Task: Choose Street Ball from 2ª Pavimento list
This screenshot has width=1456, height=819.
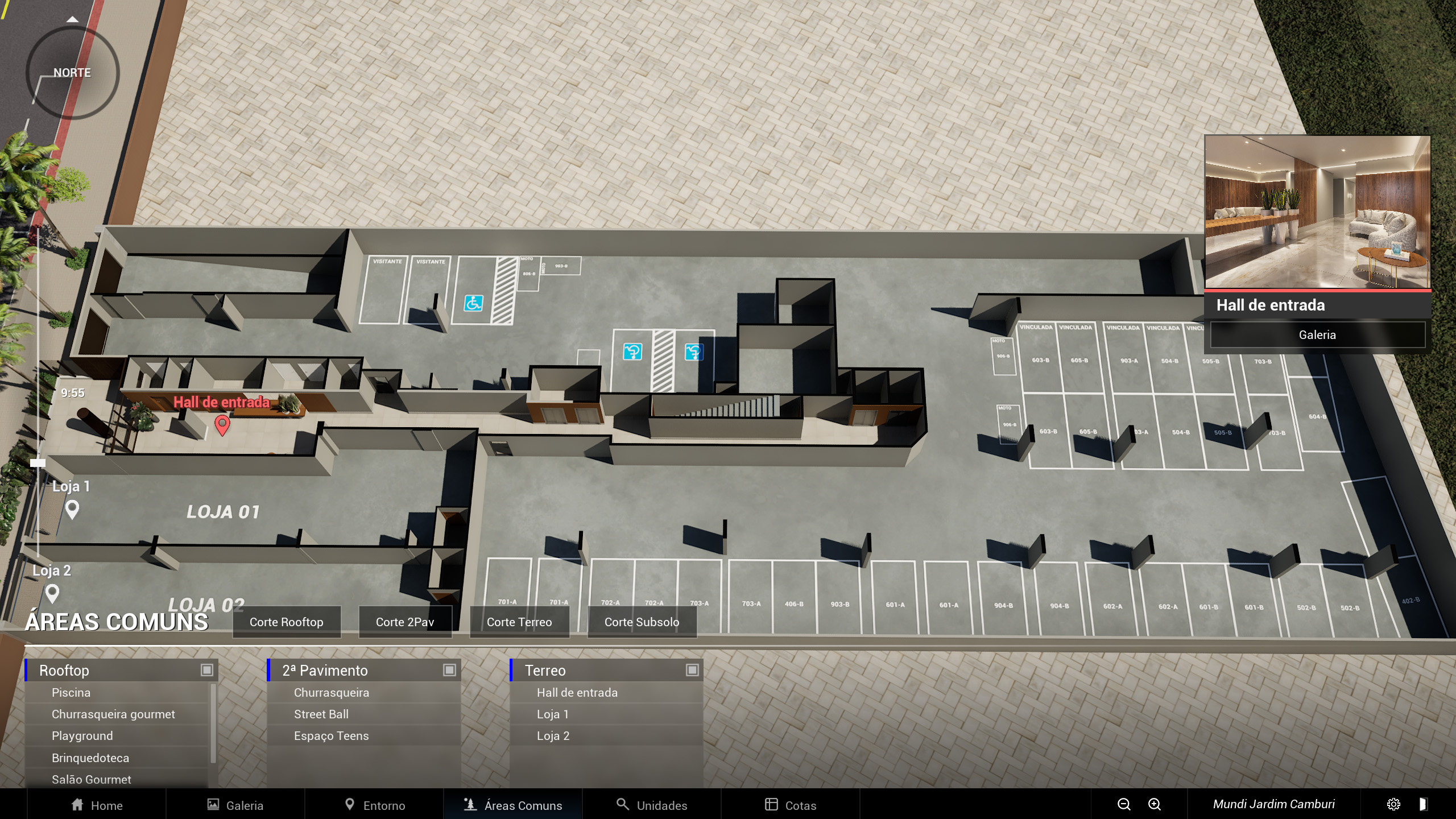Action: click(321, 714)
